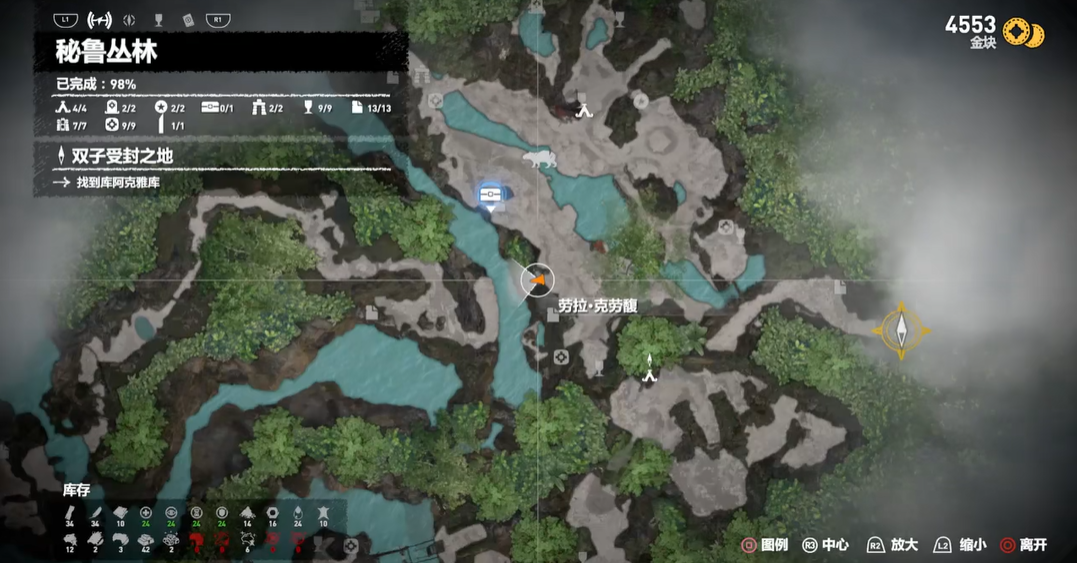Center the map with 中心
The width and height of the screenshot is (1077, 563).
(x=826, y=545)
